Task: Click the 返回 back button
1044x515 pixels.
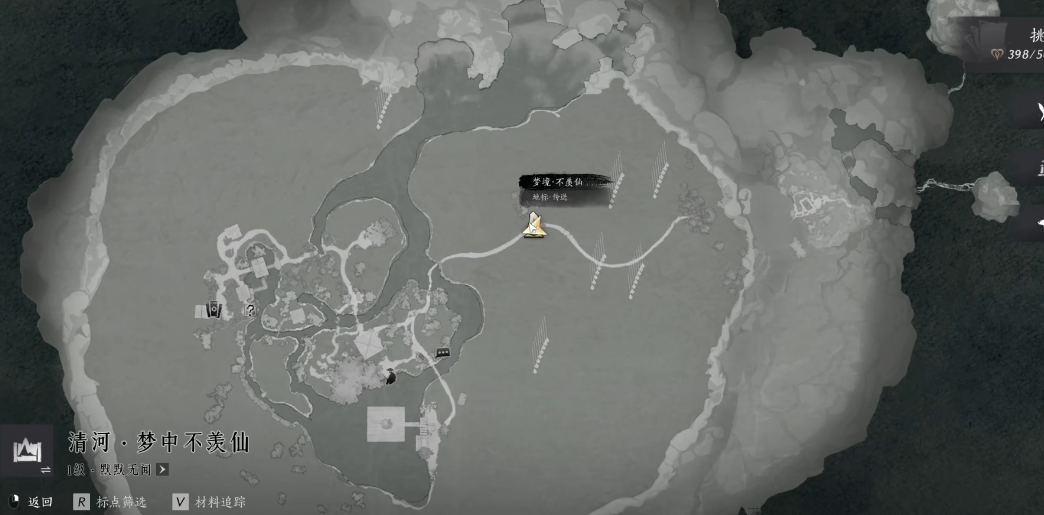Action: point(30,502)
